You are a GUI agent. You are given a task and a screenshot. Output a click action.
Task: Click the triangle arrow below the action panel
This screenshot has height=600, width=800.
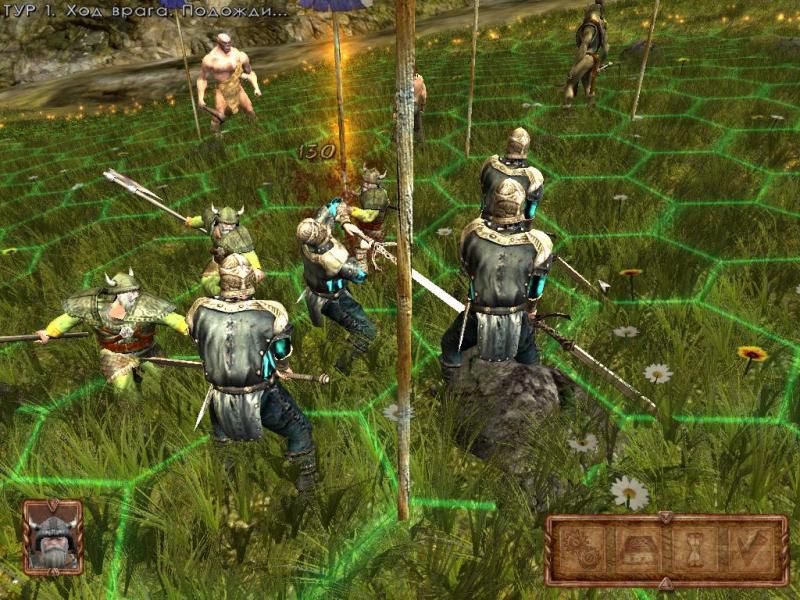[x=665, y=581]
